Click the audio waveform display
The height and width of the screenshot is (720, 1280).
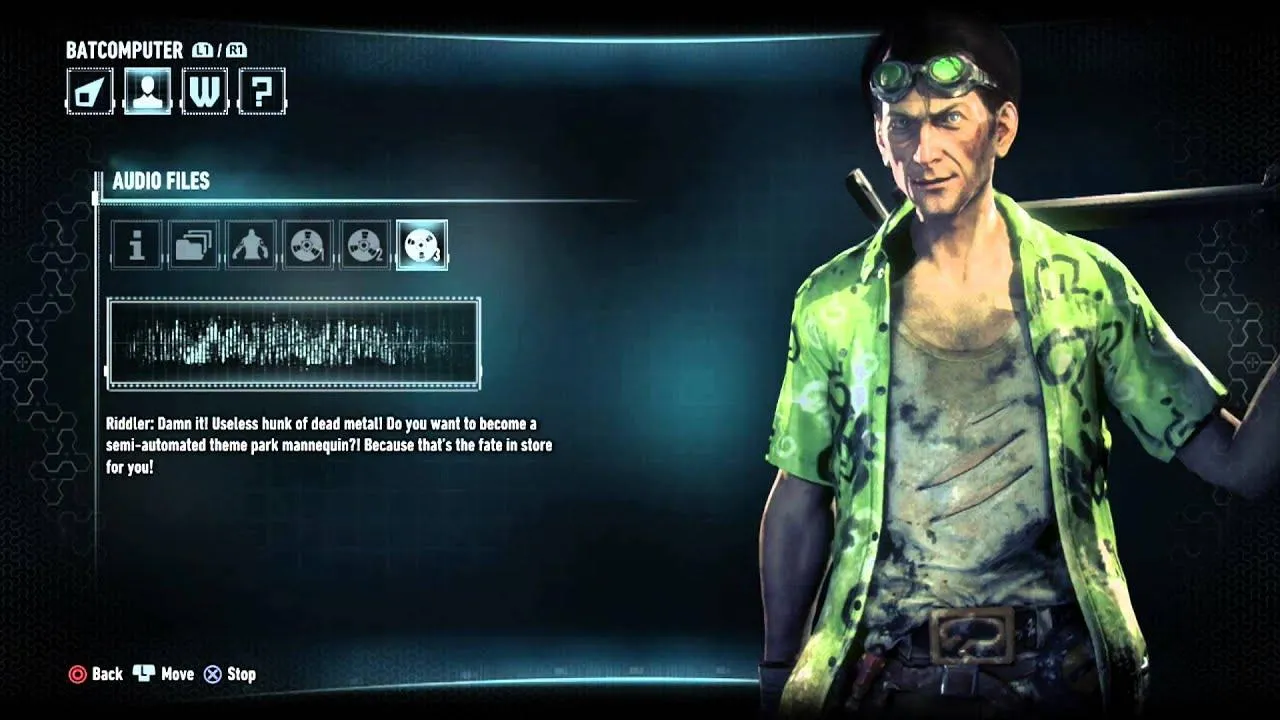coord(295,343)
